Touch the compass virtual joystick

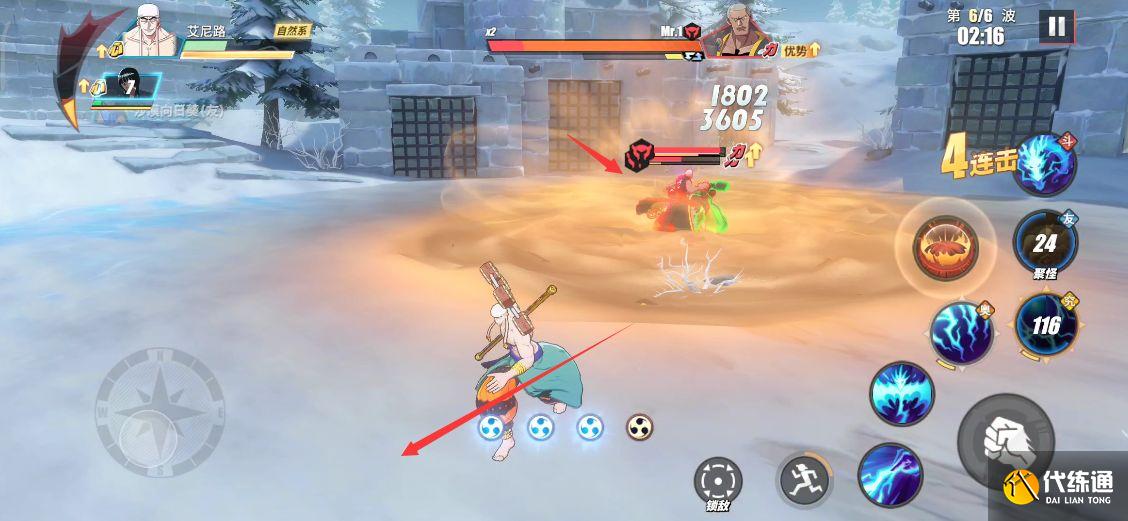point(158,412)
